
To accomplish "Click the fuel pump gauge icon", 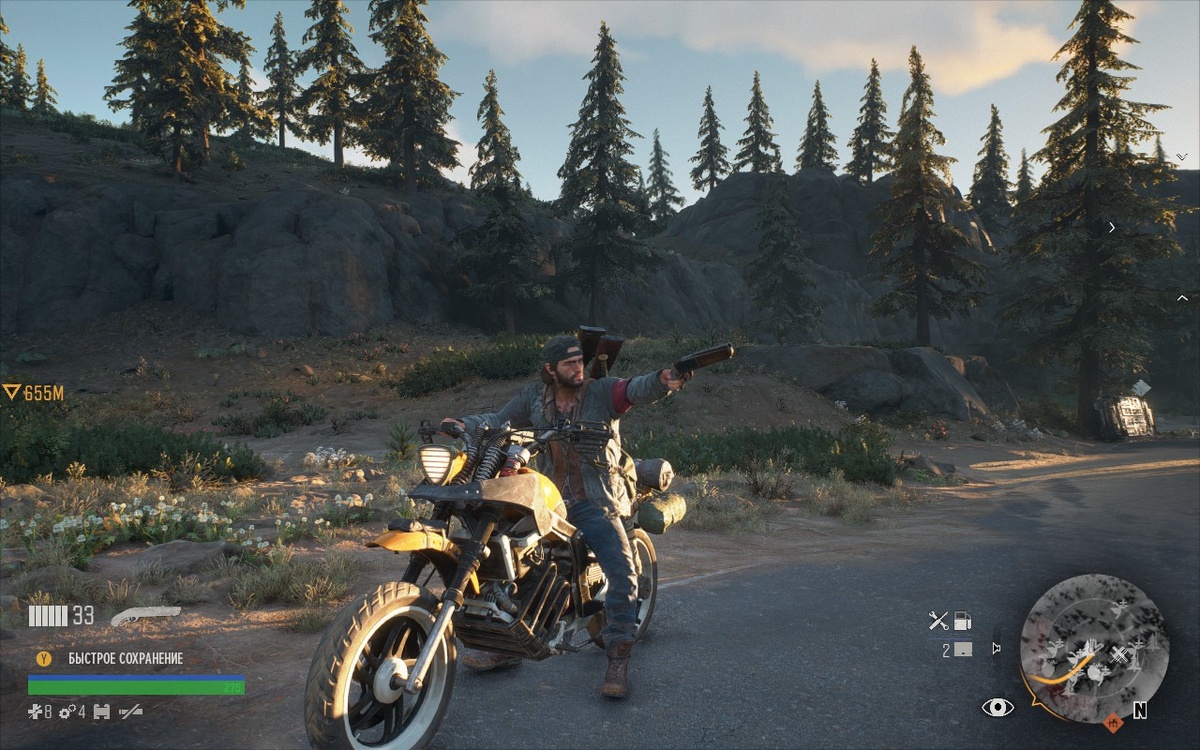I will 962,621.
